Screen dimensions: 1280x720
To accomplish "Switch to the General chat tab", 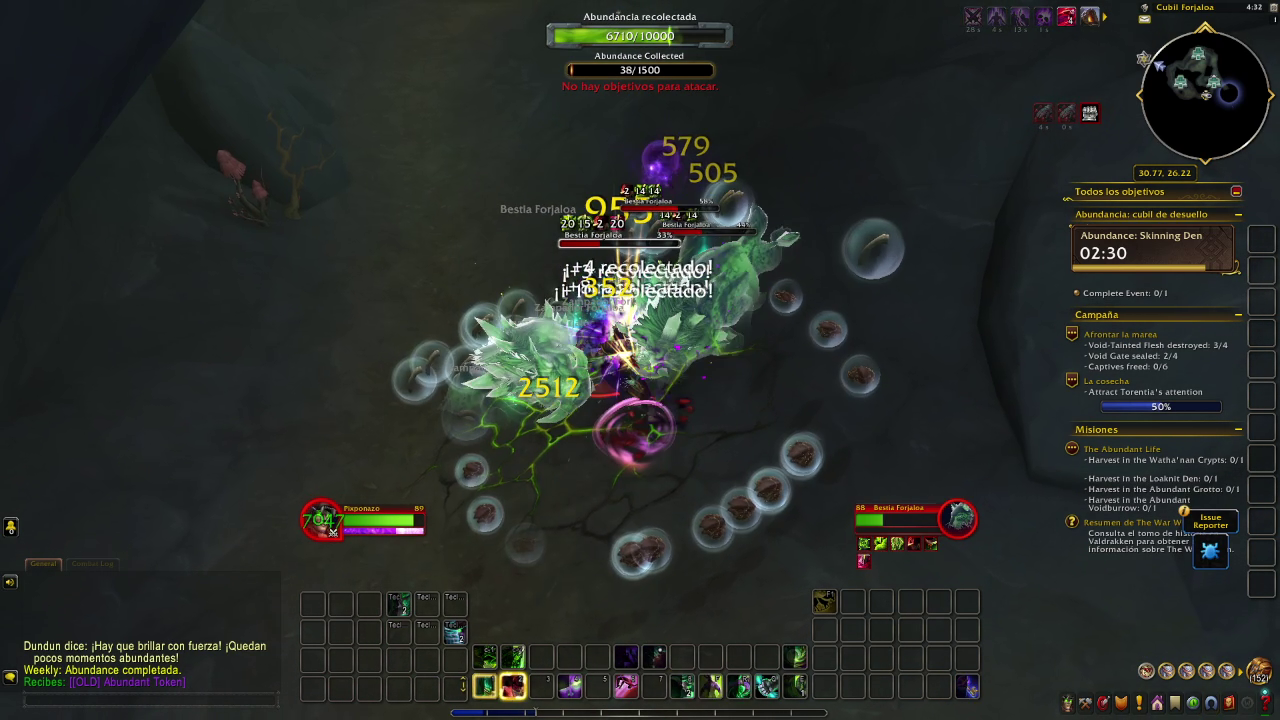I will [x=43, y=564].
